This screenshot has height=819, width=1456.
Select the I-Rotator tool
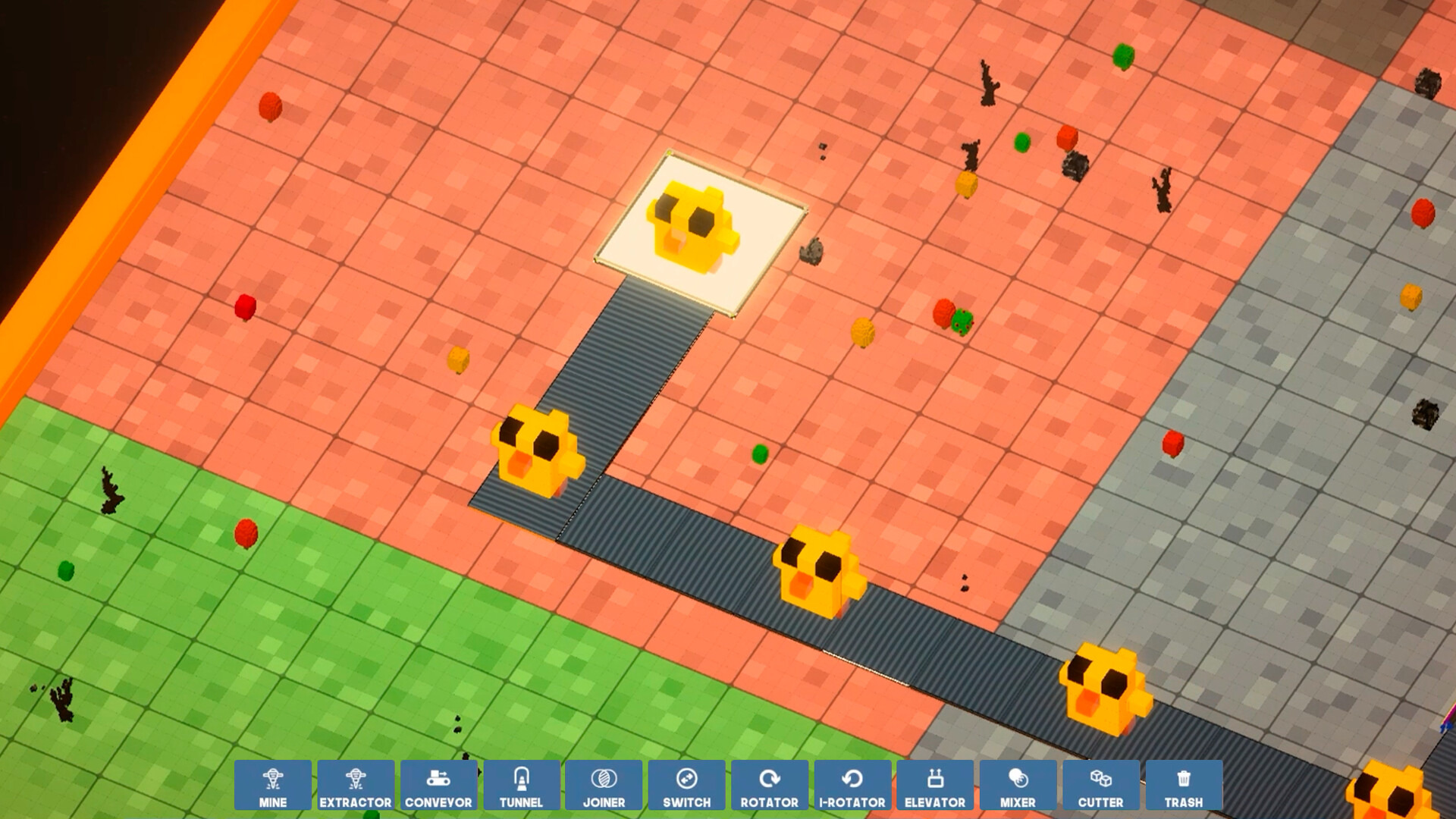pyautogui.click(x=852, y=784)
